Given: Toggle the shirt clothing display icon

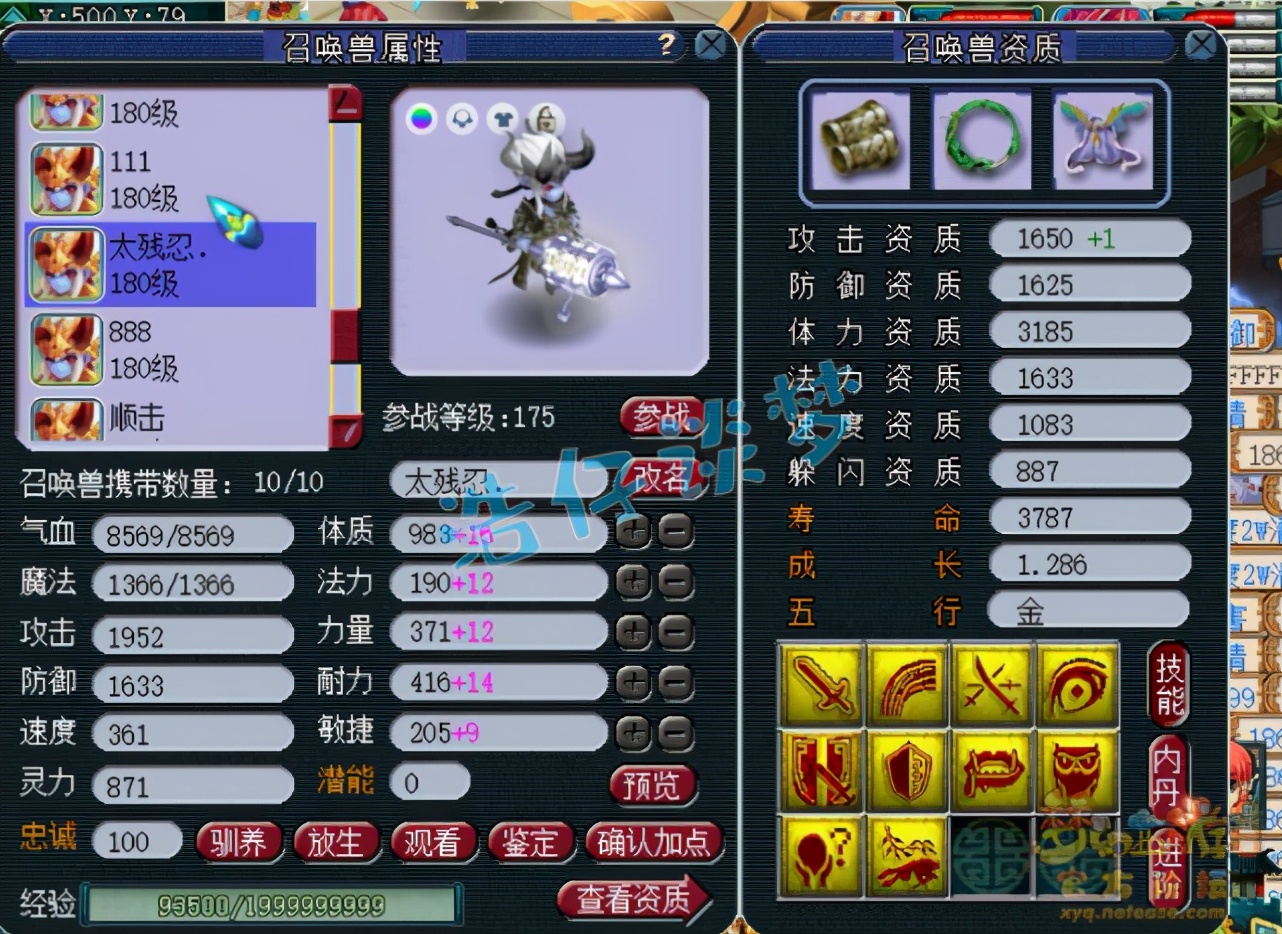Looking at the screenshot, I should [503, 117].
